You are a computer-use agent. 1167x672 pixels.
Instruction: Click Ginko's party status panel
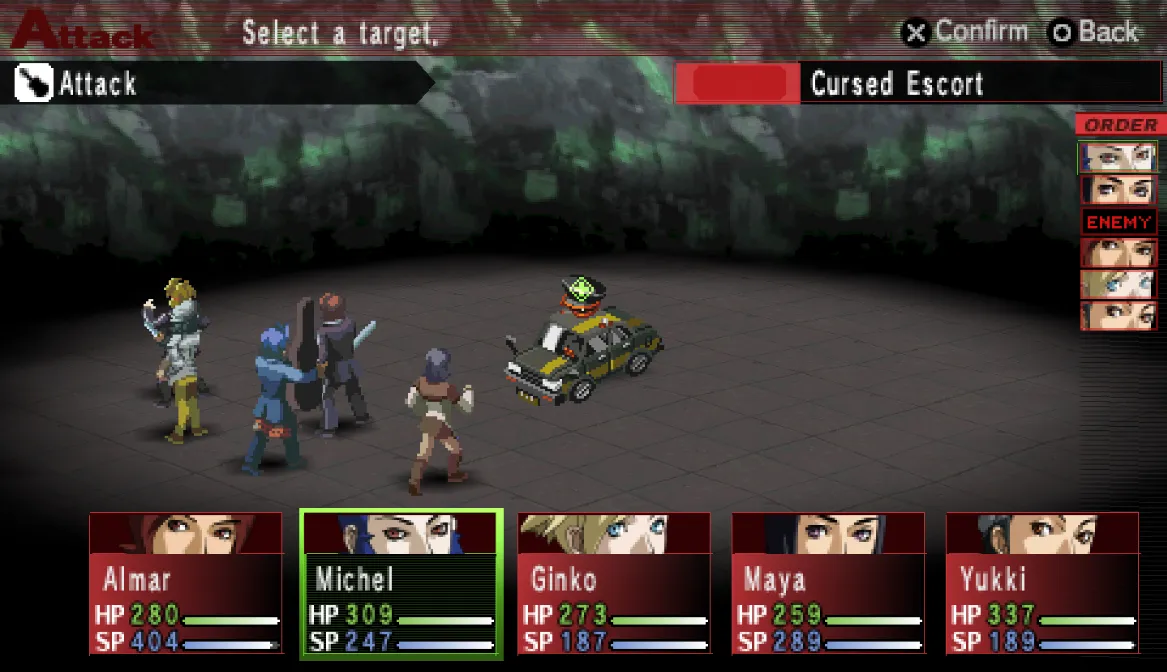tap(614, 583)
